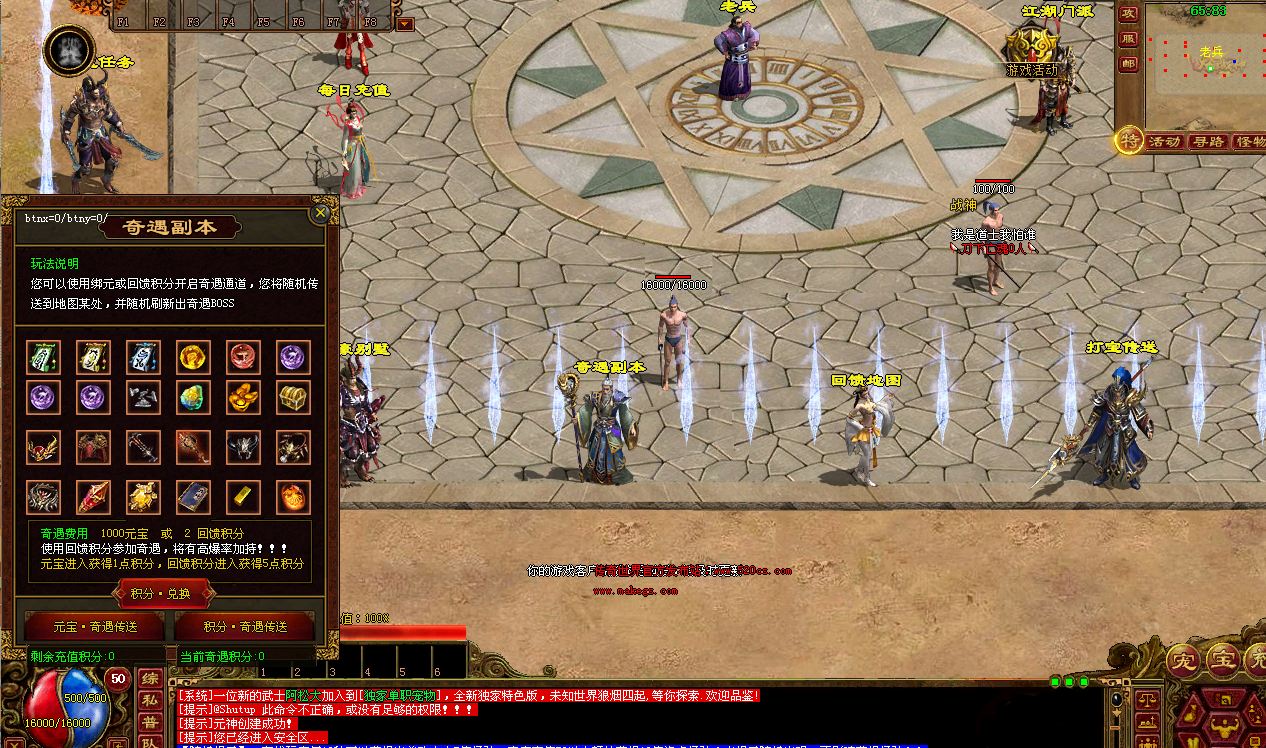Open the 怪物 monsters tab
The width and height of the screenshot is (1266, 748).
[1250, 142]
